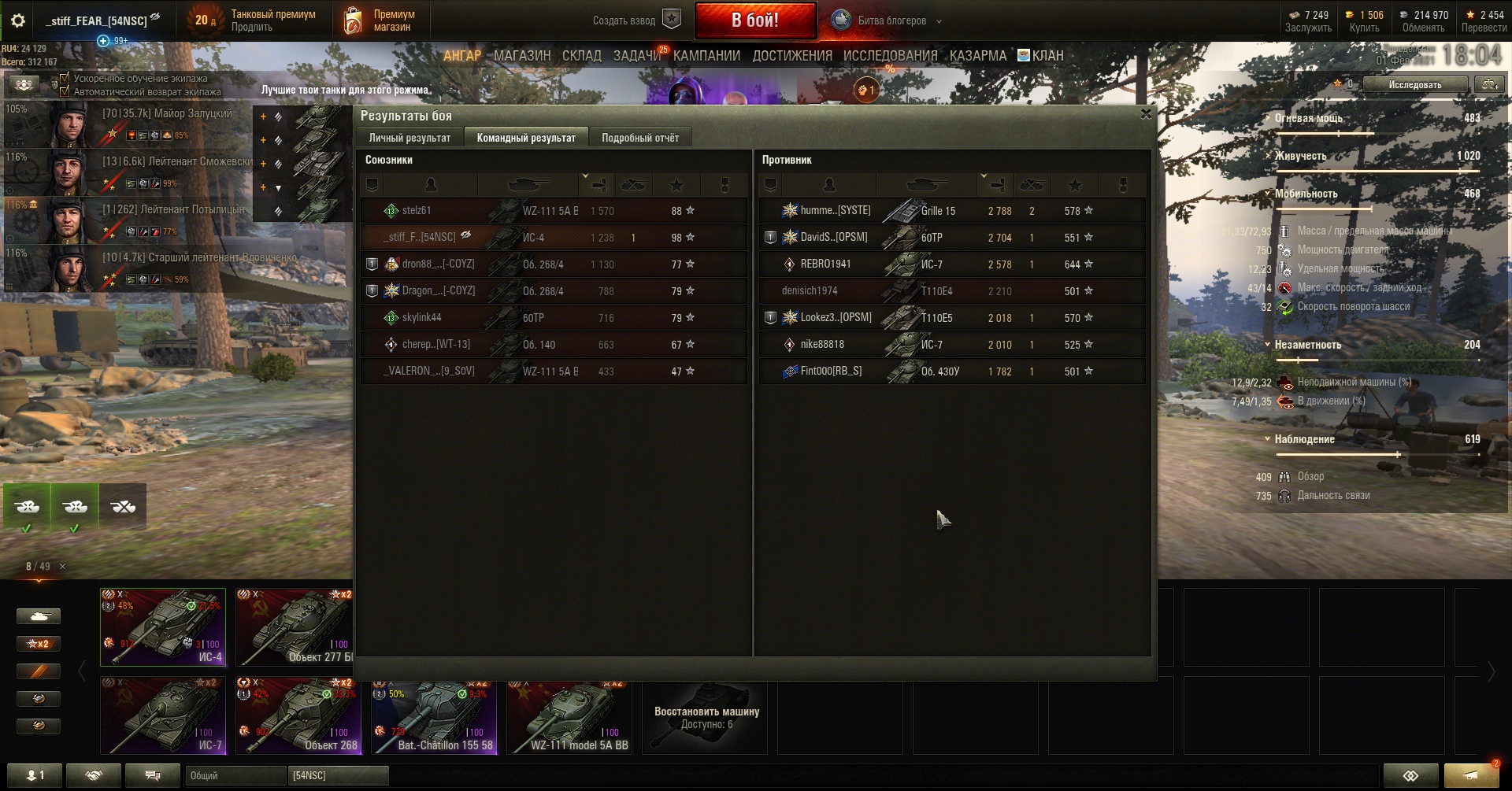The image size is (1512, 791).
Task: Open the КАЗАРМА section
Action: pos(977,56)
